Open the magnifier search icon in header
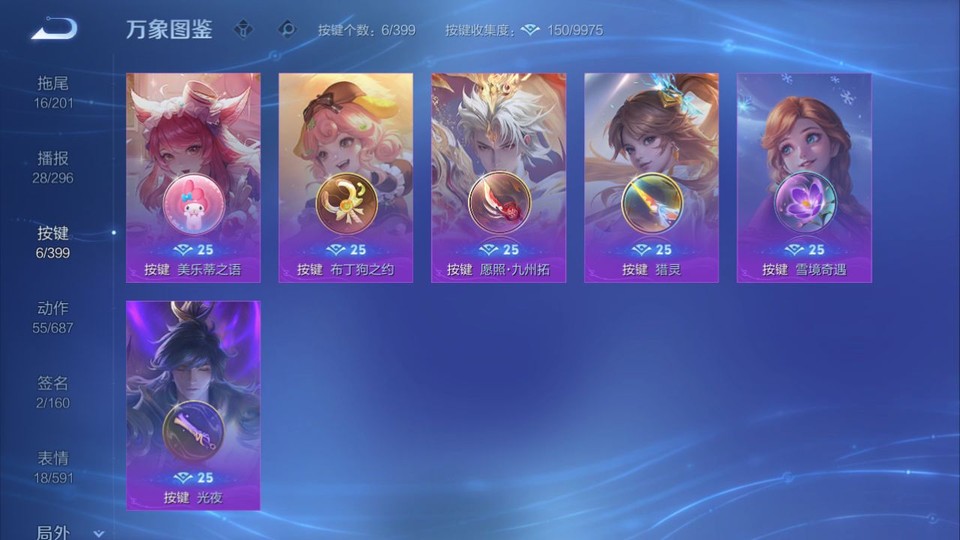This screenshot has width=960, height=540. [x=288, y=29]
